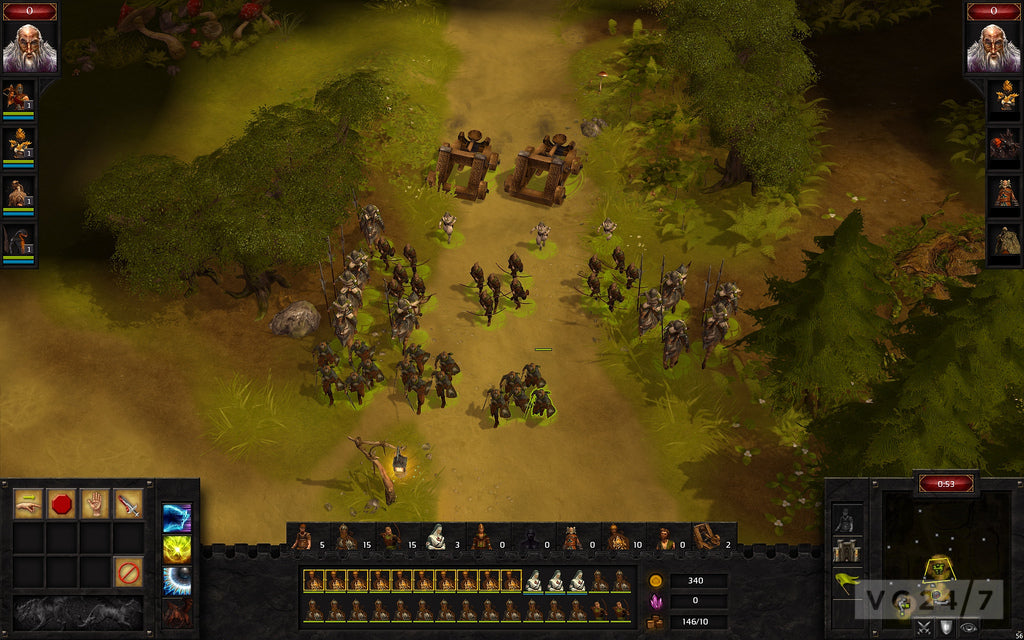Choose the Hold Position open hand command

pyautogui.click(x=94, y=503)
